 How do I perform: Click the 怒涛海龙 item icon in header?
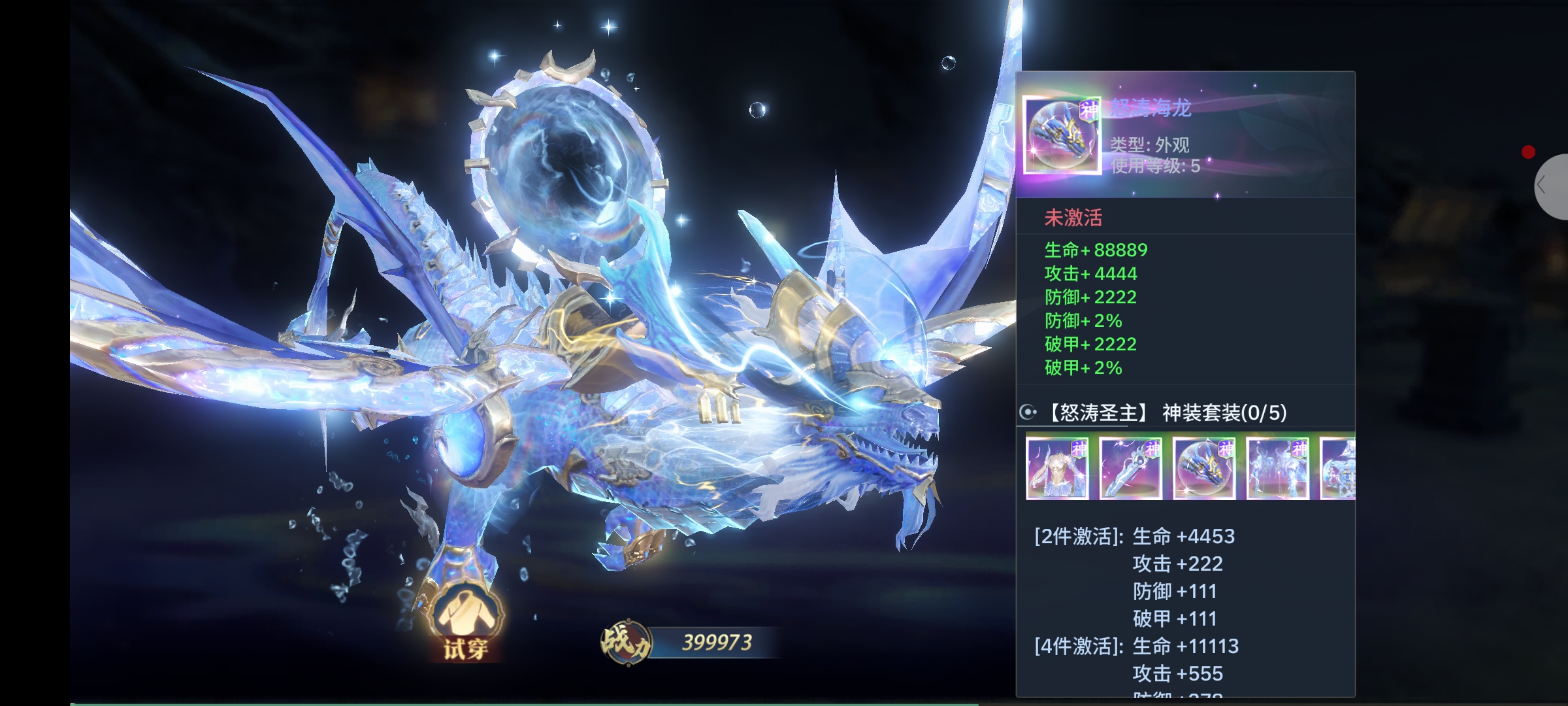[1061, 136]
